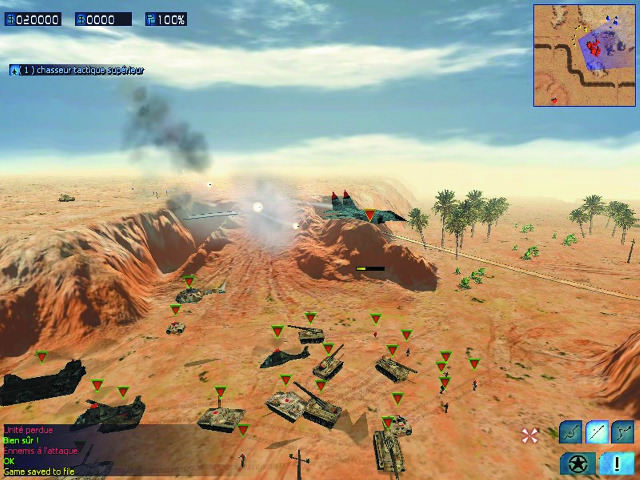This screenshot has height=480, width=640.
Task: Click the exclamation mark alert button
Action: (x=617, y=463)
